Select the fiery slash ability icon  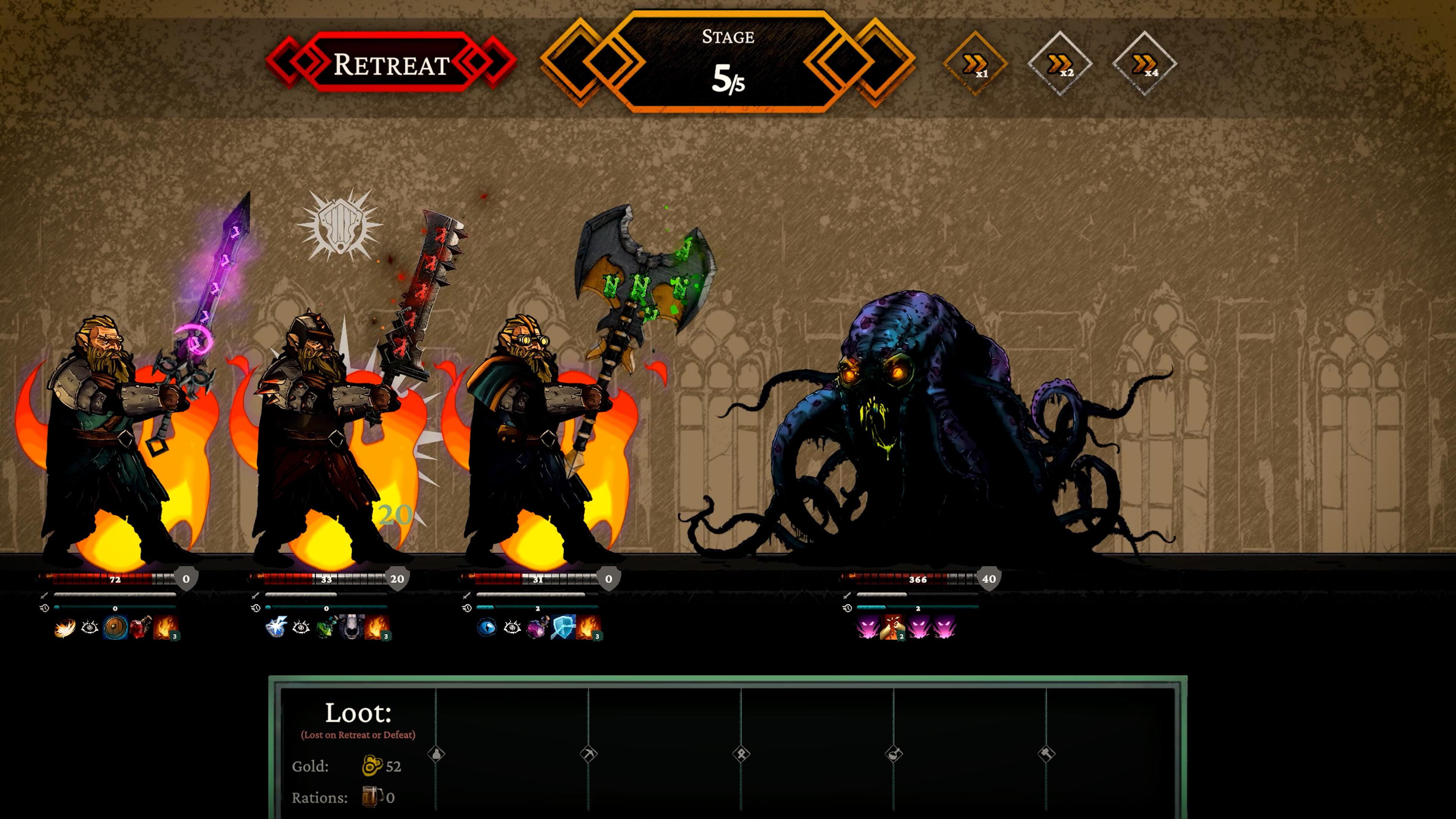coord(65,628)
